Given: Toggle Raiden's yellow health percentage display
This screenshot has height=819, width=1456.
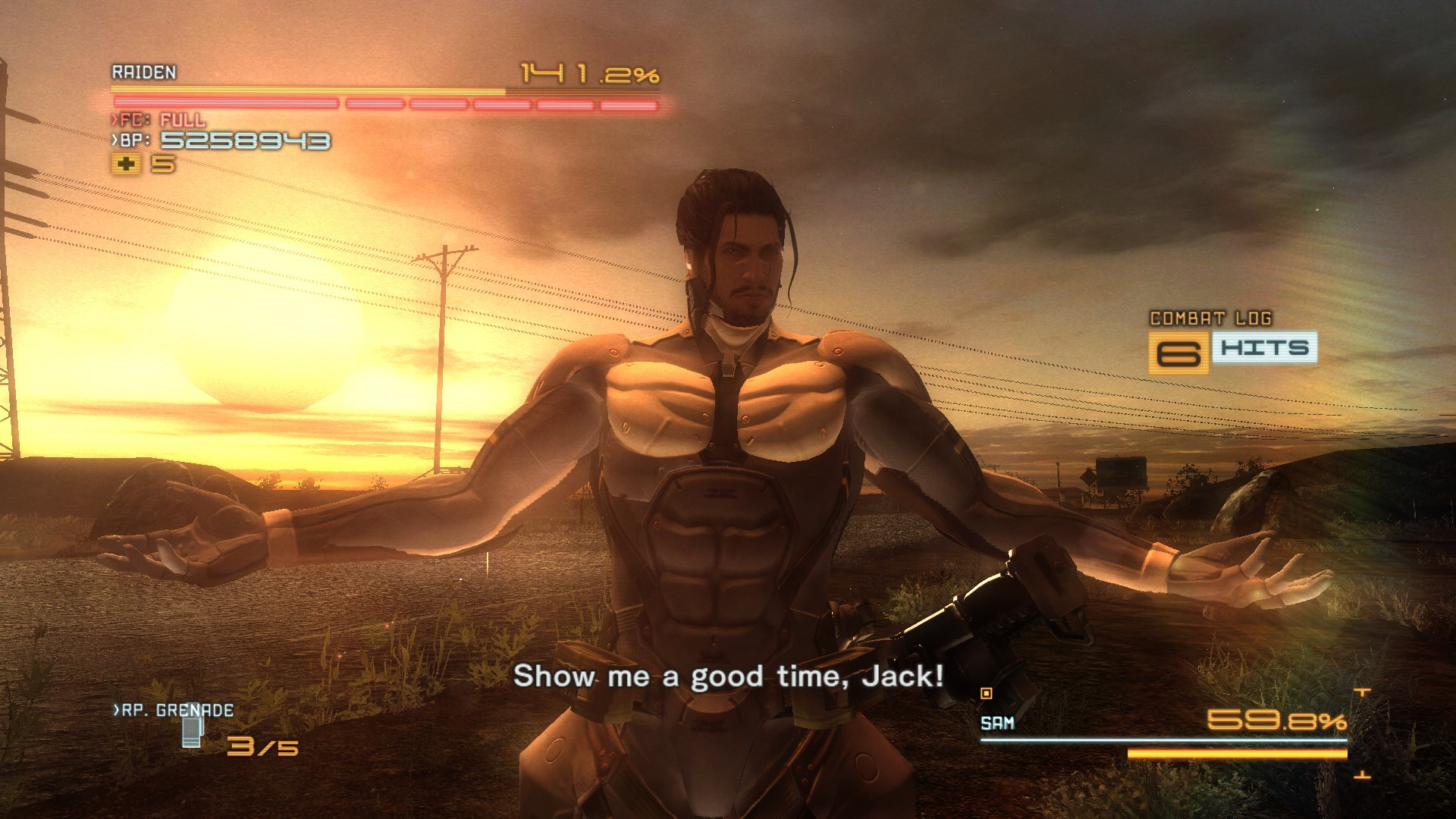Looking at the screenshot, I should [x=588, y=72].
